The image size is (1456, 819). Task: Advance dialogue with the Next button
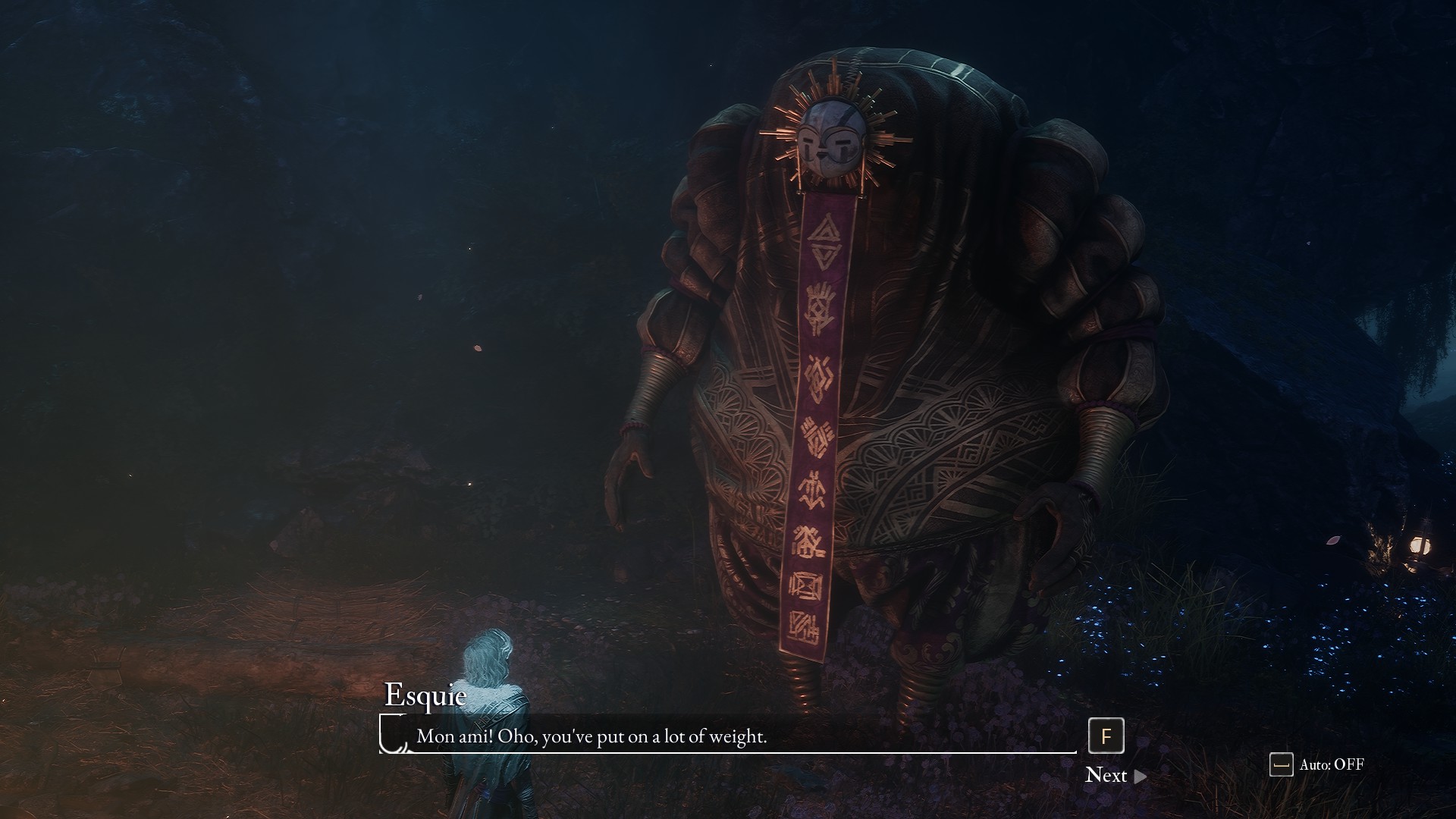click(1115, 775)
